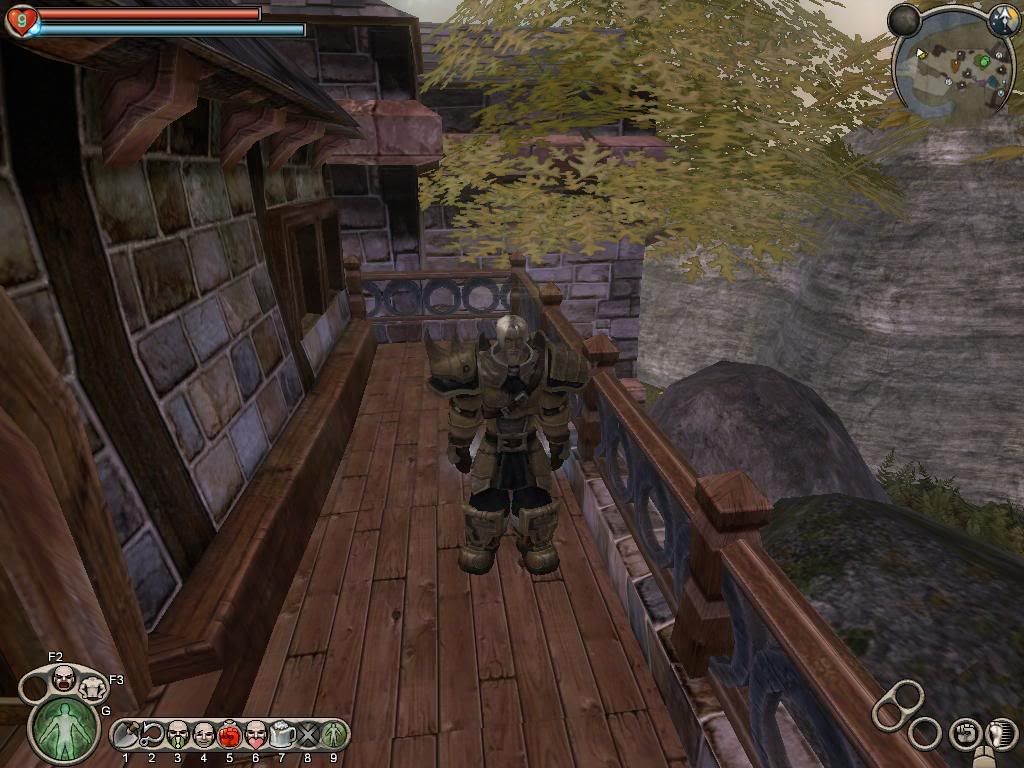Activate the smiling bald face expression
The width and height of the screenshot is (1024, 768).
(x=203, y=735)
